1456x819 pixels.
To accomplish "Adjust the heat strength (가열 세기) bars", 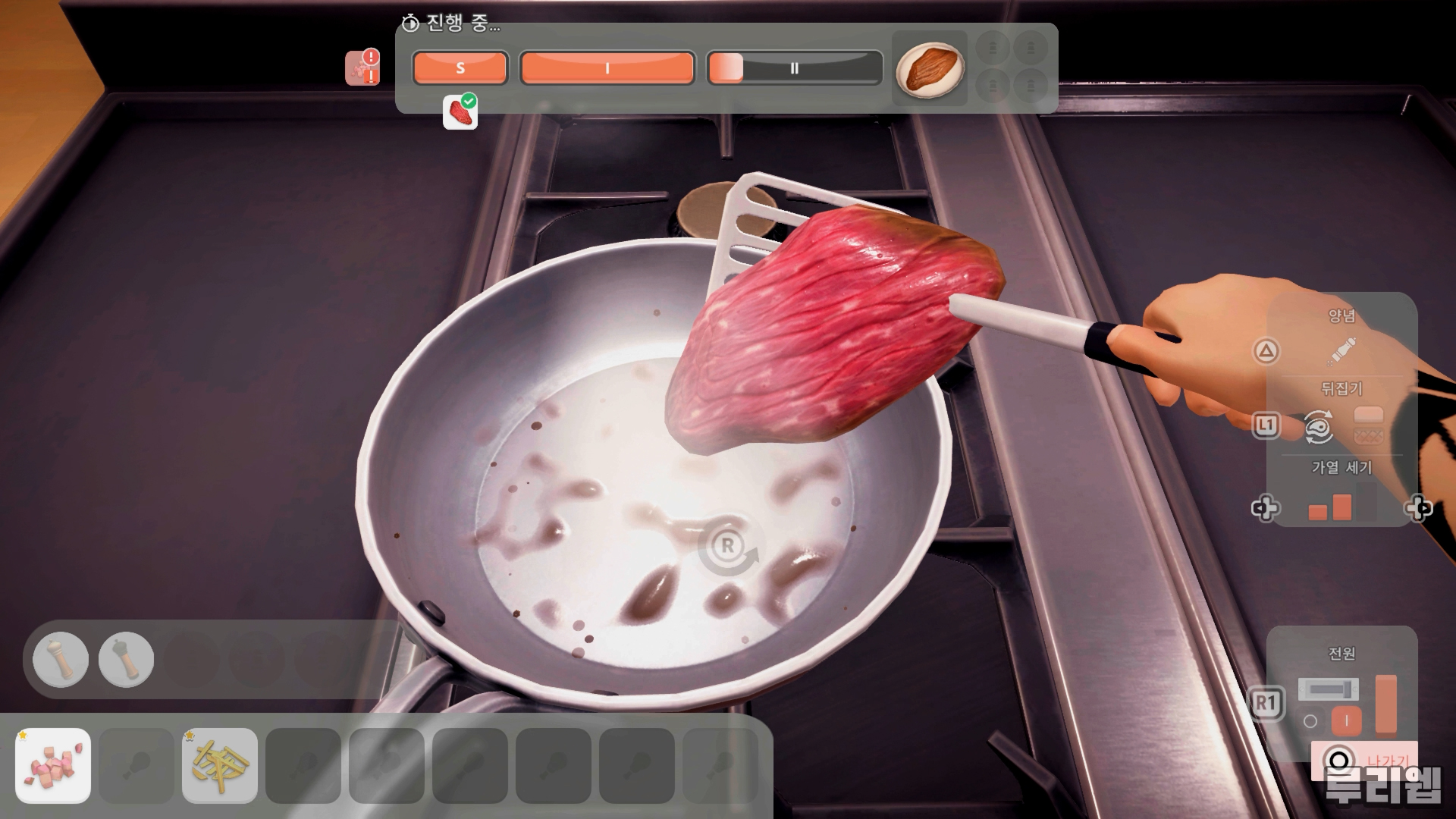I will [1332, 507].
